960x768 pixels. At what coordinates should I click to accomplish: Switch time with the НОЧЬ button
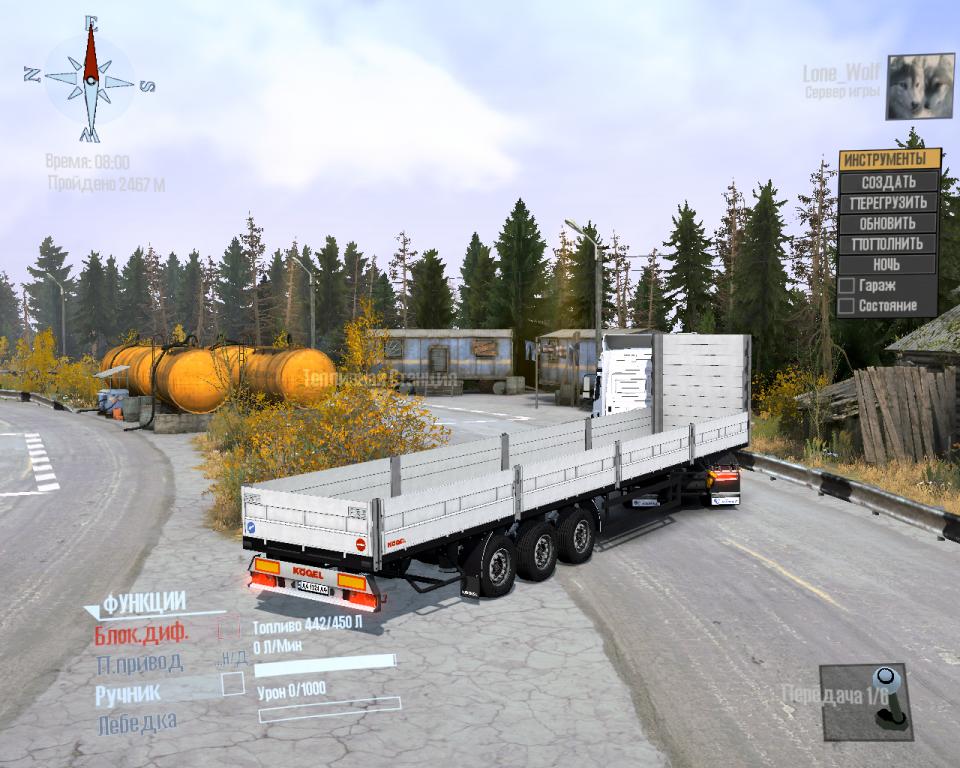coord(889,265)
